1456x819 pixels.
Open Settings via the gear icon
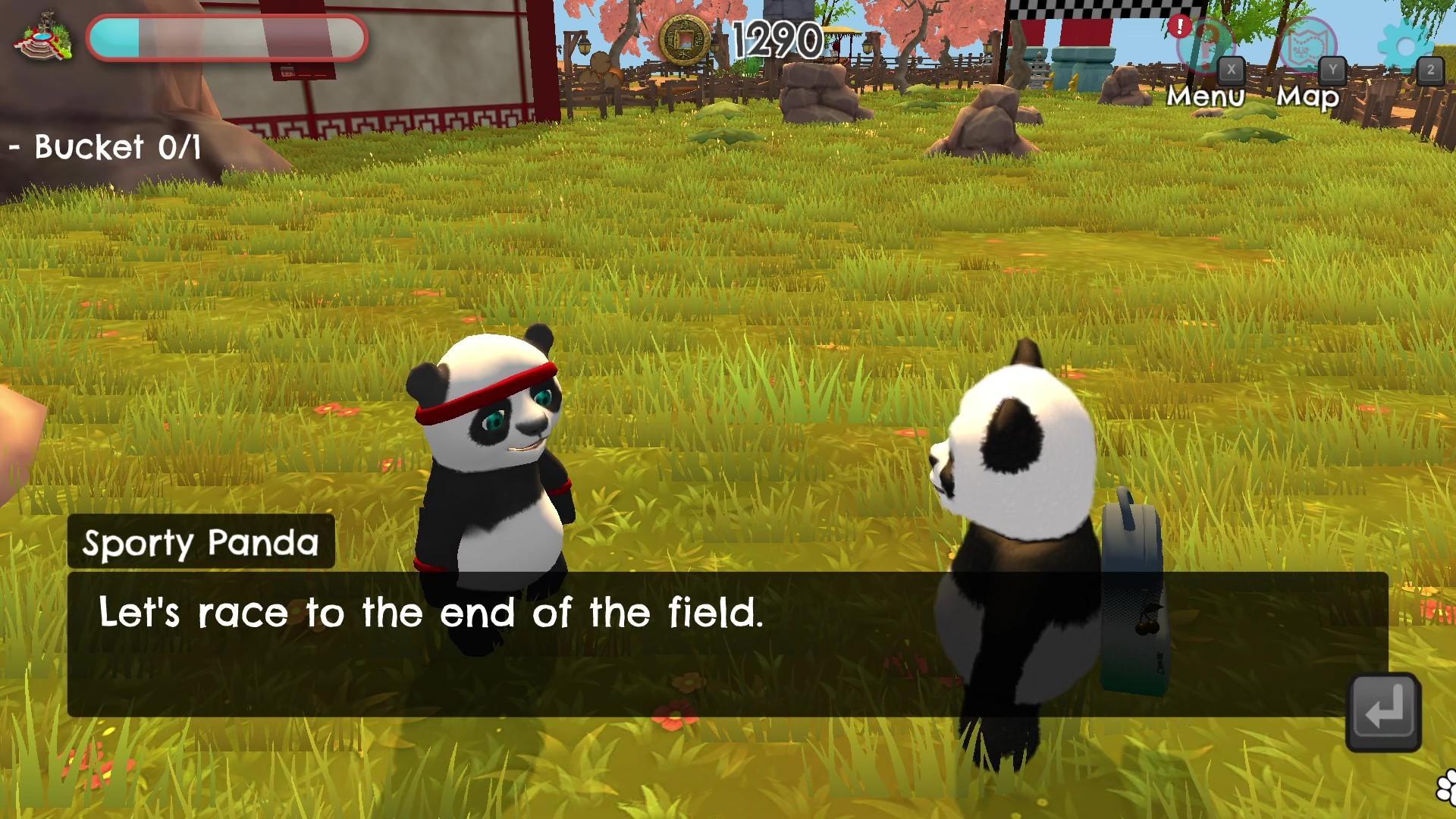pyautogui.click(x=1407, y=47)
